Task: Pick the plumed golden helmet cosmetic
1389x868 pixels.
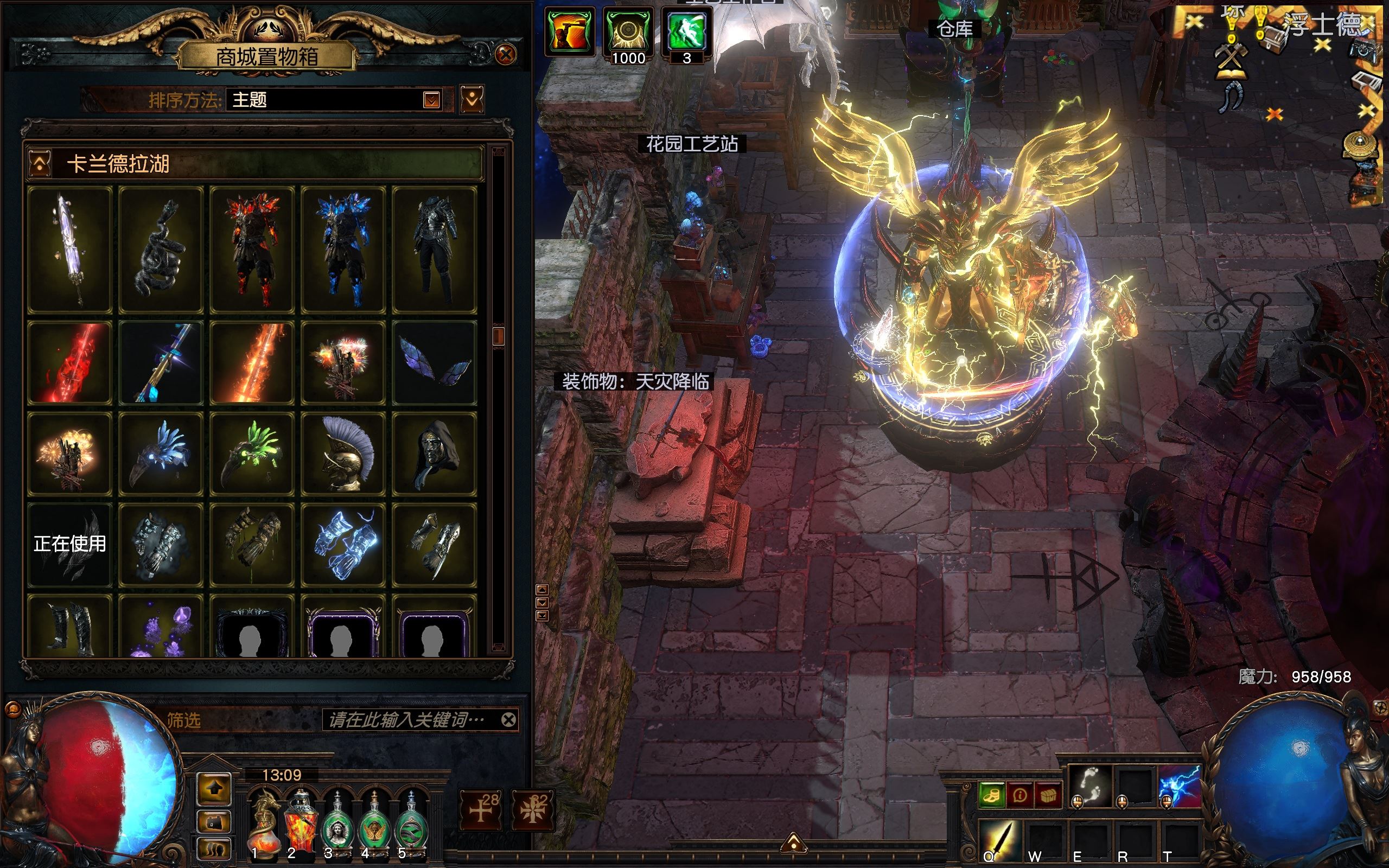Action: tap(343, 454)
